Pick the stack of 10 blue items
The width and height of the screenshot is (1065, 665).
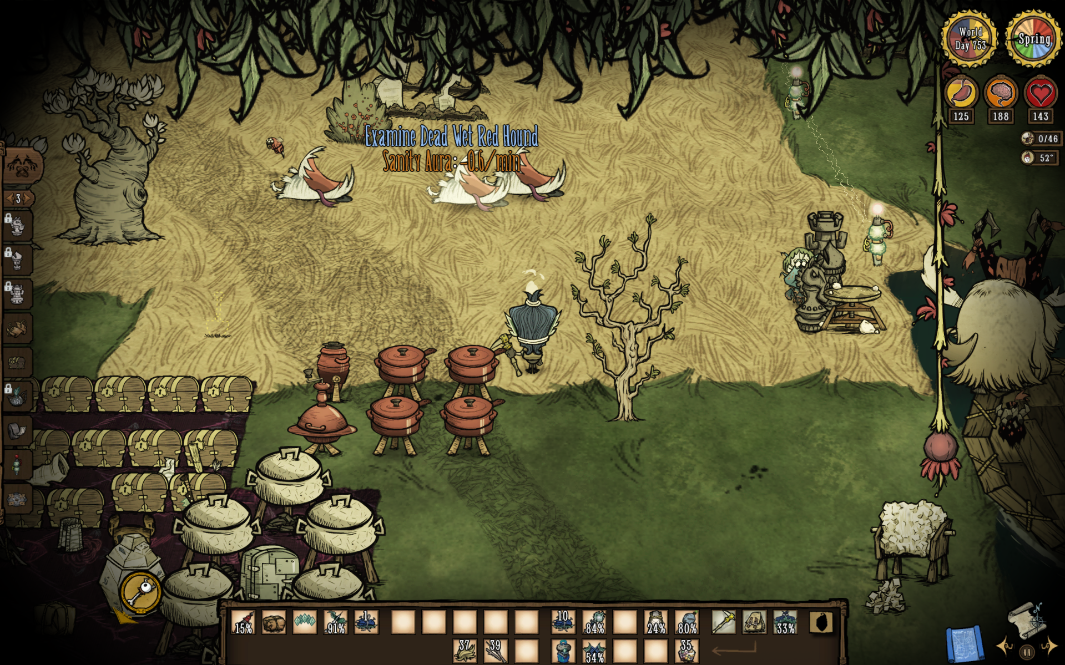(x=563, y=622)
